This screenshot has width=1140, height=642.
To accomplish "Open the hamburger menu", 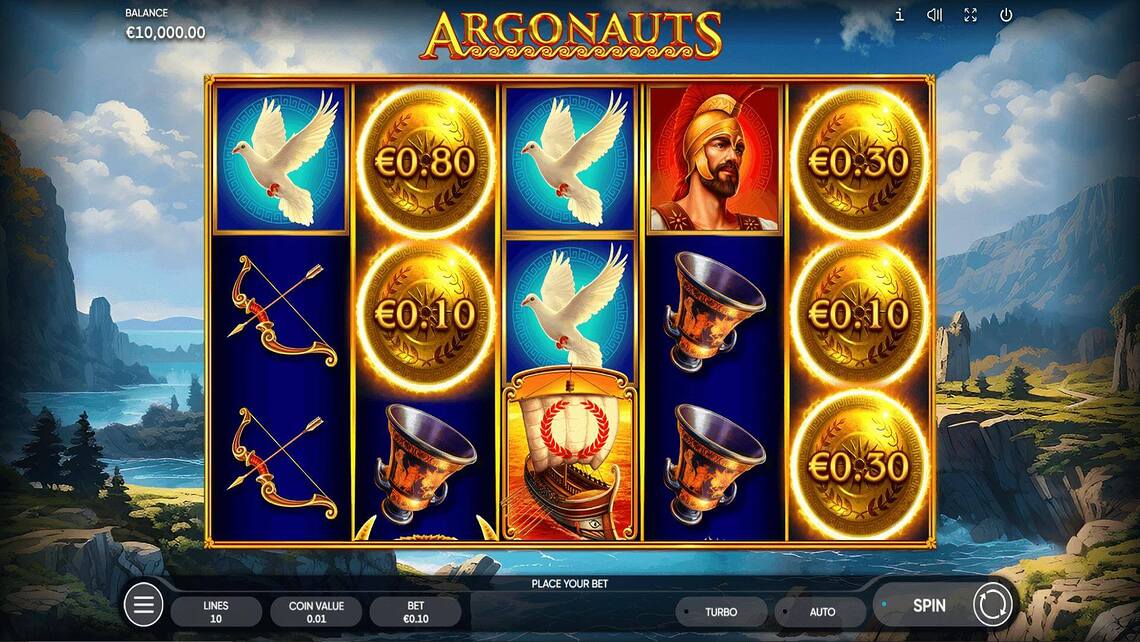I will click(143, 605).
